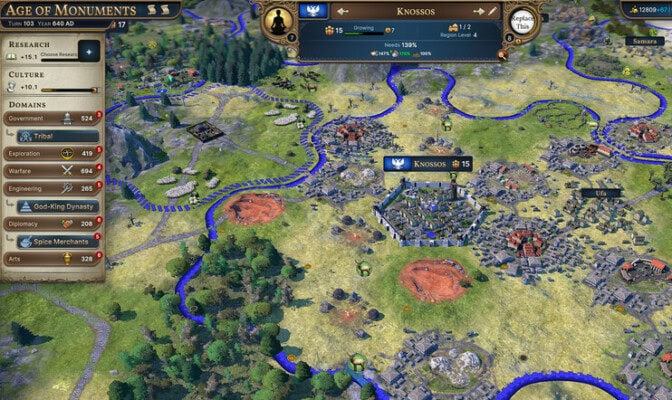Image resolution: width=672 pixels, height=400 pixels.
Task: Open the Exploration domain row
Action: coord(52,154)
